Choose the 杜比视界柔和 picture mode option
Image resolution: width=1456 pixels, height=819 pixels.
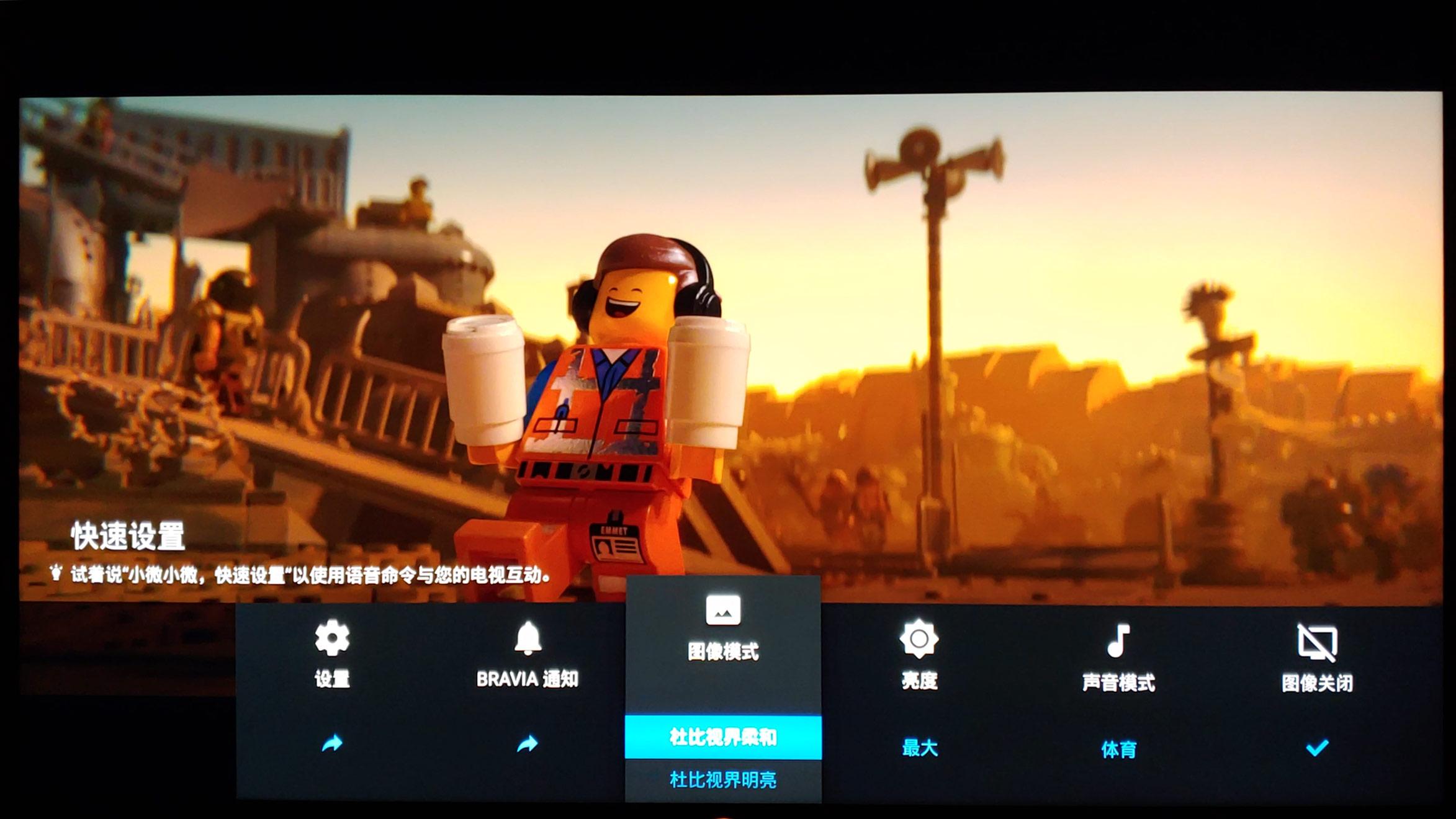(723, 737)
